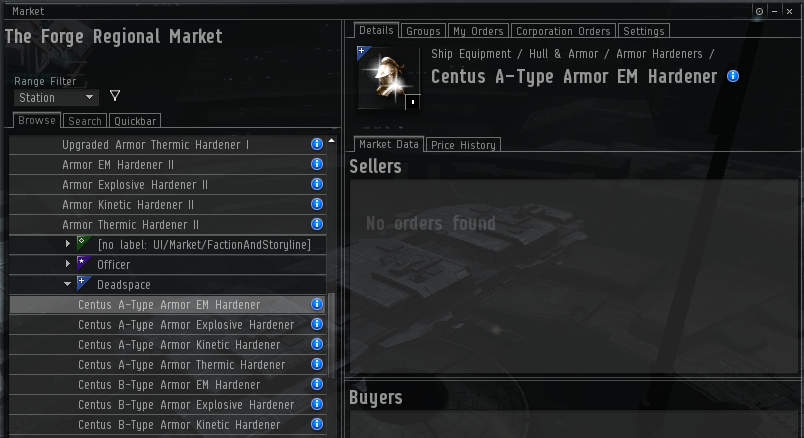Select the Groups tab

(423, 32)
